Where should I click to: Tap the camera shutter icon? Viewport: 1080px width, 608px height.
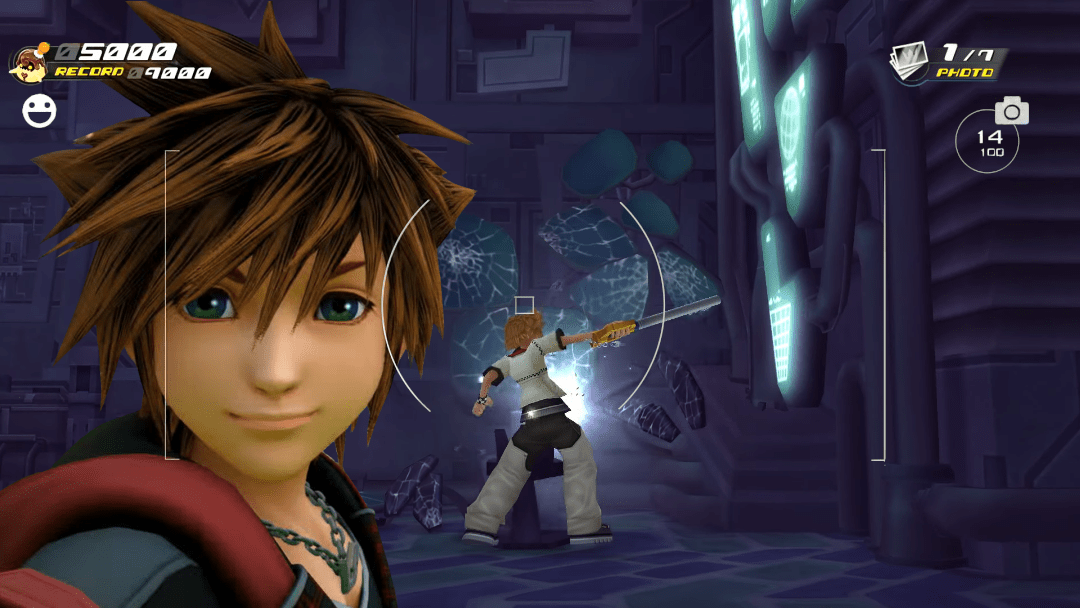click(1011, 110)
